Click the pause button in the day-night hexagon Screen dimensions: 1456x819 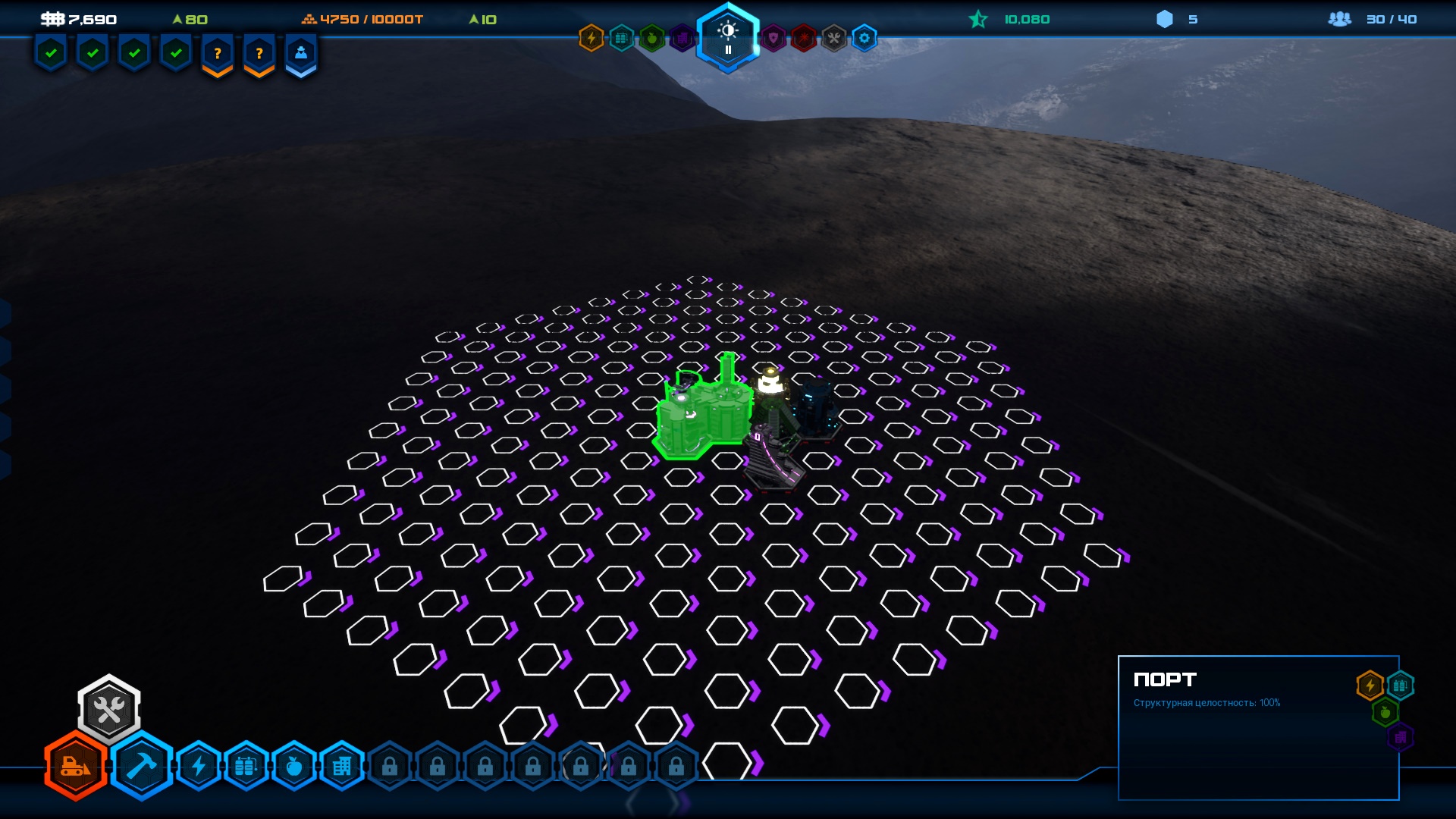pos(728,50)
